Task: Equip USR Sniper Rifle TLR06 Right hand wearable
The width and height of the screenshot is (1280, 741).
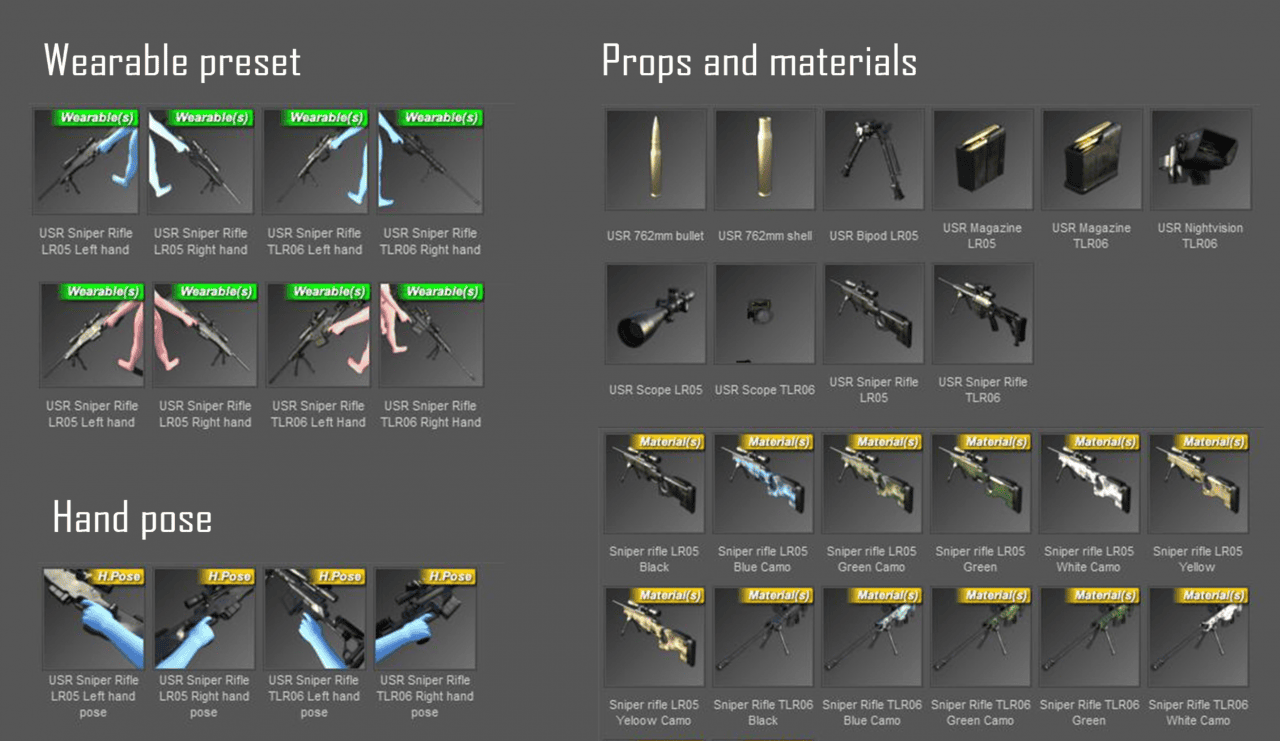Action: tap(431, 160)
